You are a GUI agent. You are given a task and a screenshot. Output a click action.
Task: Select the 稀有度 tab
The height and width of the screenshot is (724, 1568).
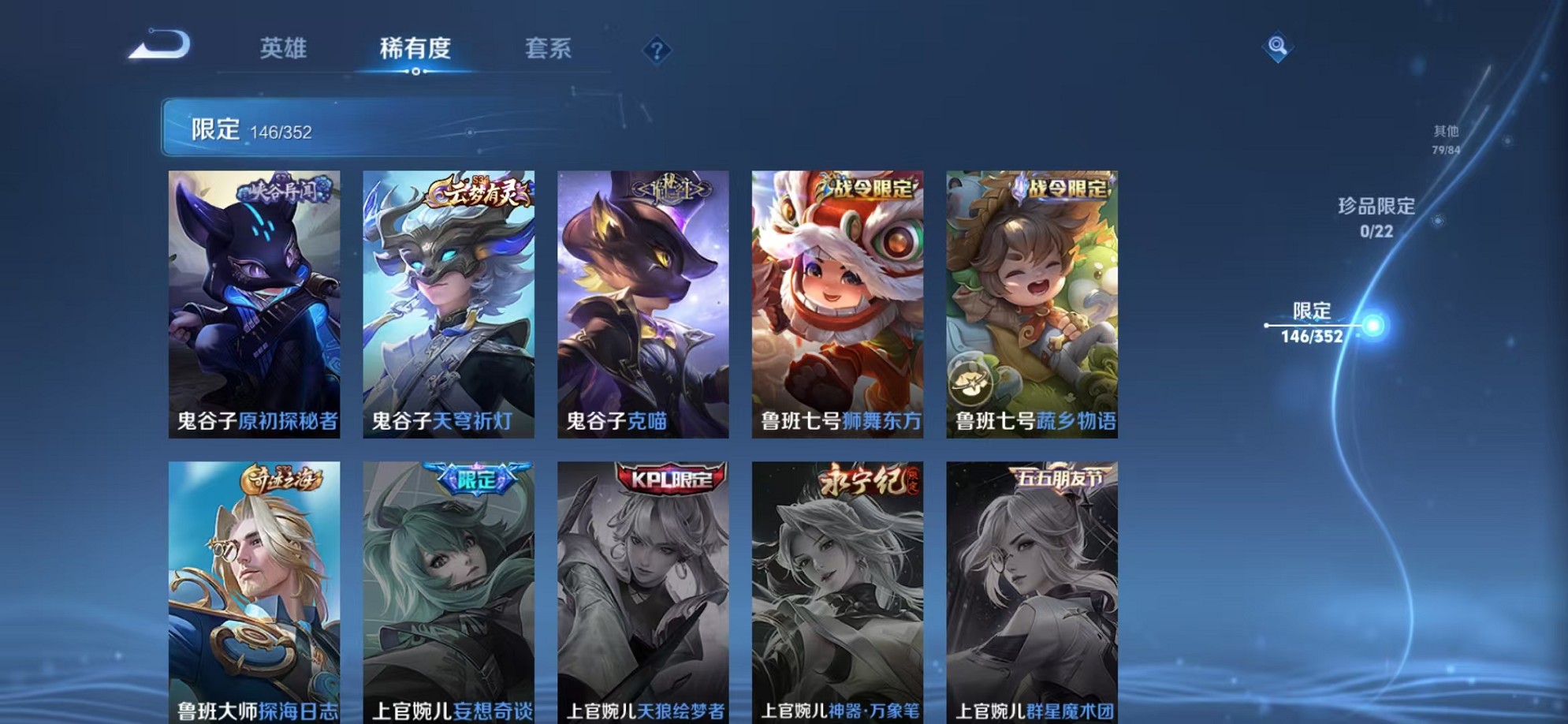[x=417, y=49]
